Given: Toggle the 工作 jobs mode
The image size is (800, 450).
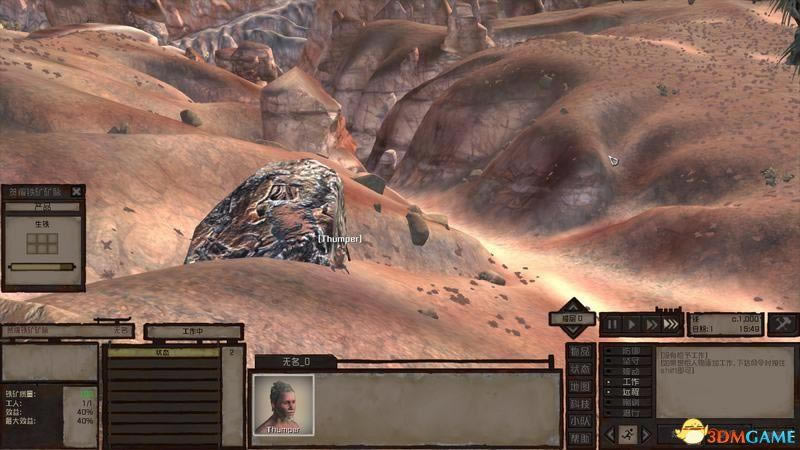Looking at the screenshot, I should point(629,381).
